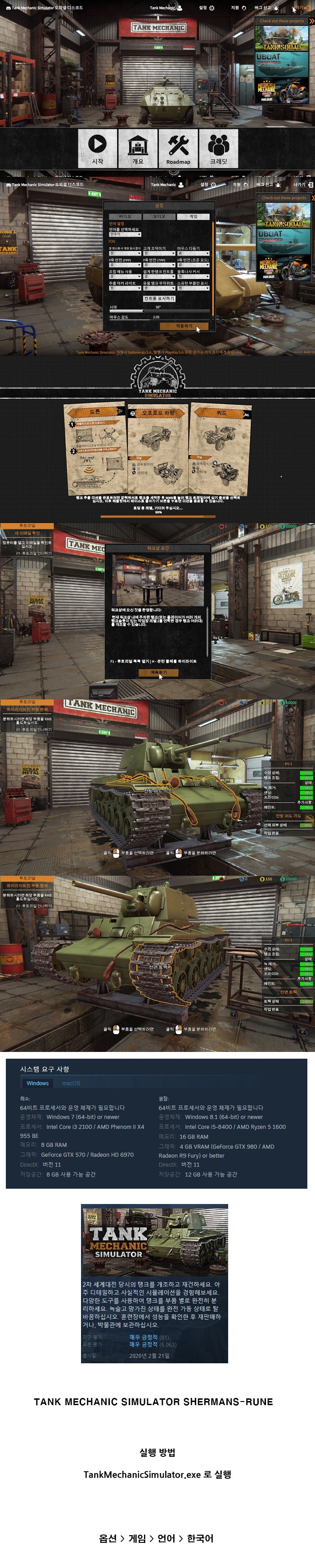Continue the workshop tutorial with 계속하기
This screenshot has height=1568, width=315.
[x=158, y=672]
